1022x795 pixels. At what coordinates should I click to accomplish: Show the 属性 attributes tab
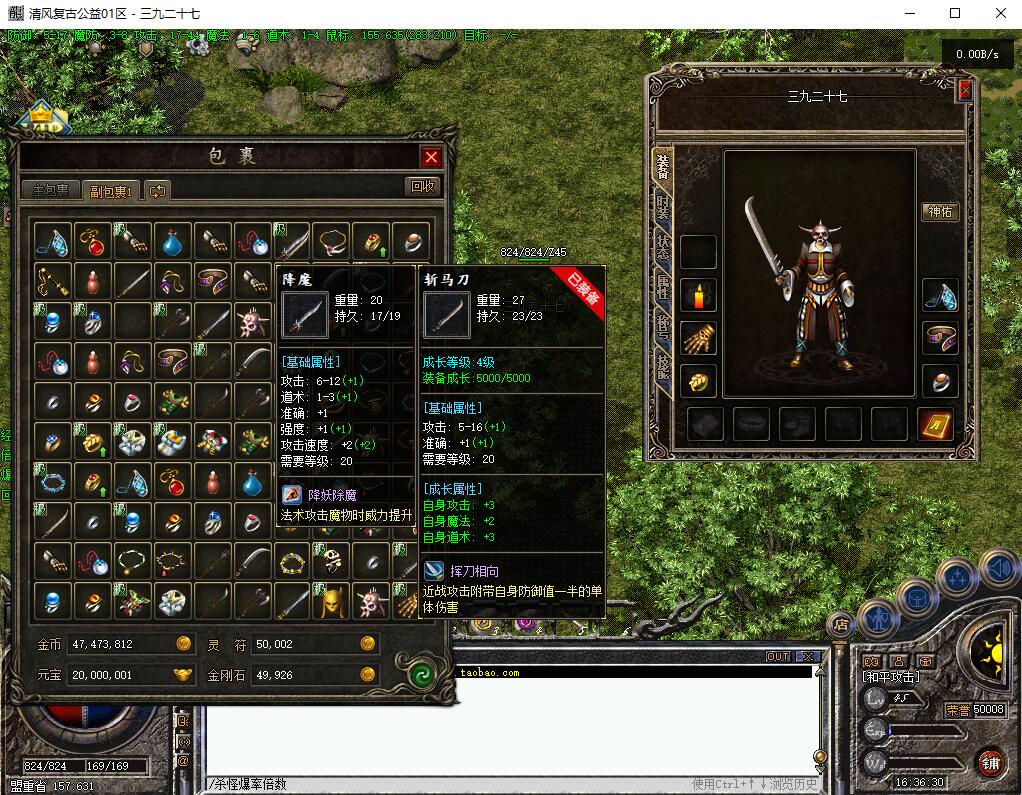(662, 287)
